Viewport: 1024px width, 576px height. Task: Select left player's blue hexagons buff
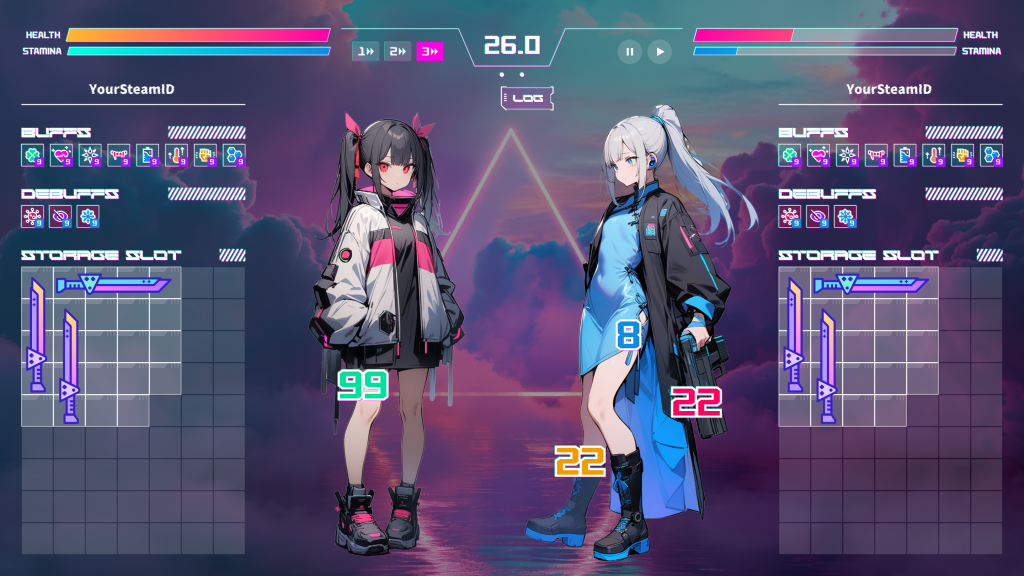click(235, 155)
